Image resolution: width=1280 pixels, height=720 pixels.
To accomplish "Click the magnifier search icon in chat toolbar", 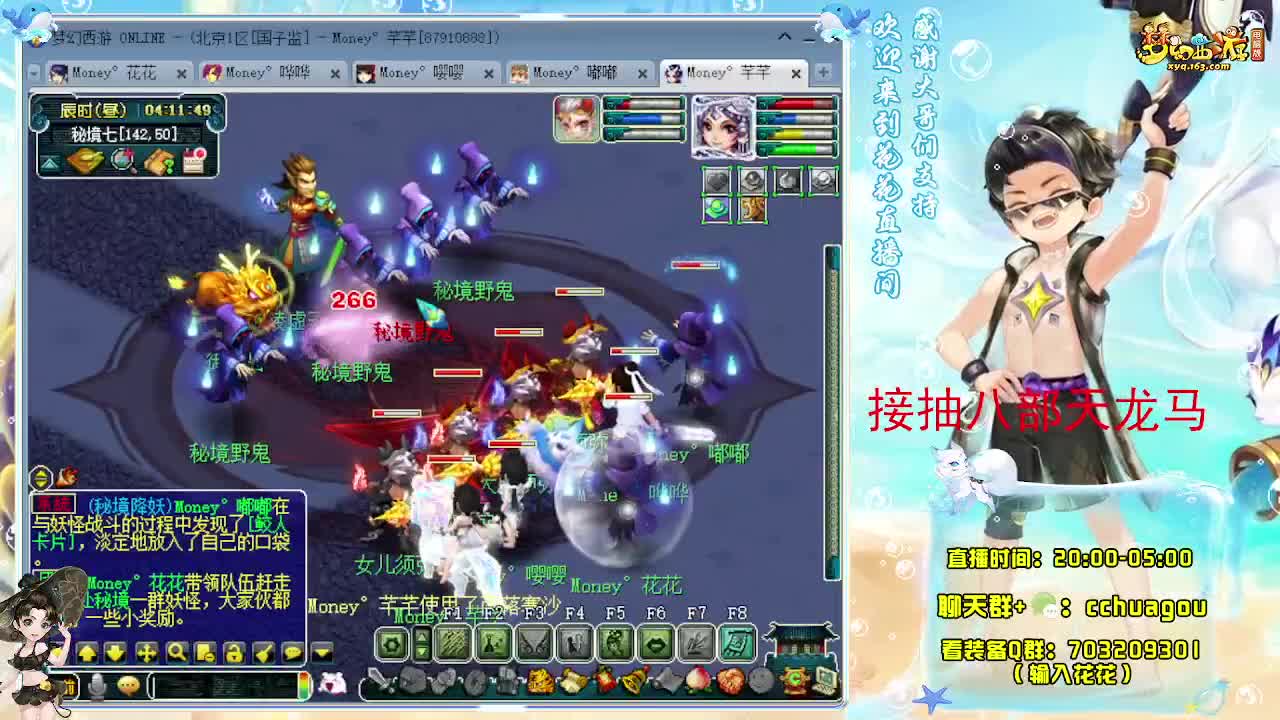I will [x=176, y=652].
